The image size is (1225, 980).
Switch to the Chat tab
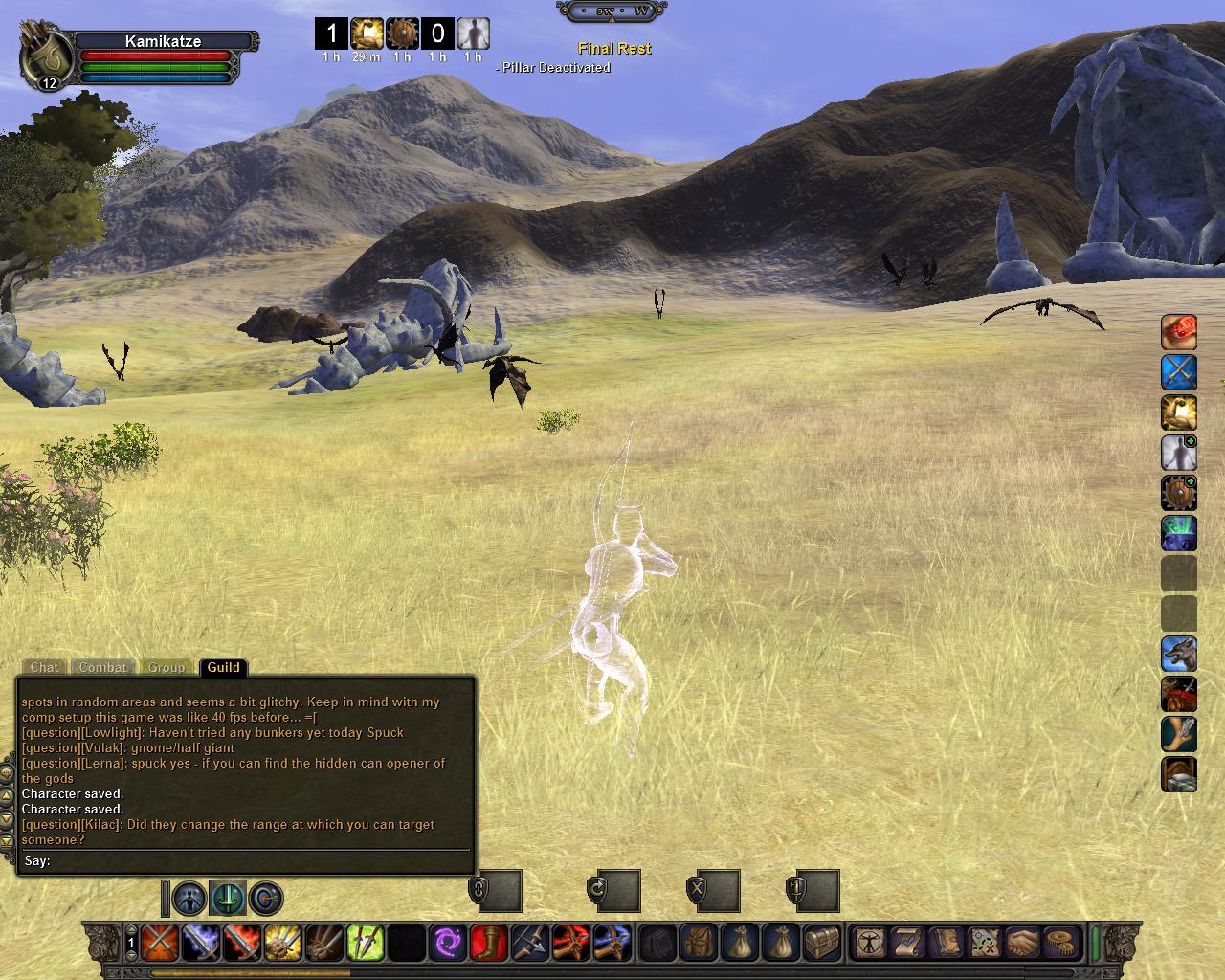click(44, 667)
